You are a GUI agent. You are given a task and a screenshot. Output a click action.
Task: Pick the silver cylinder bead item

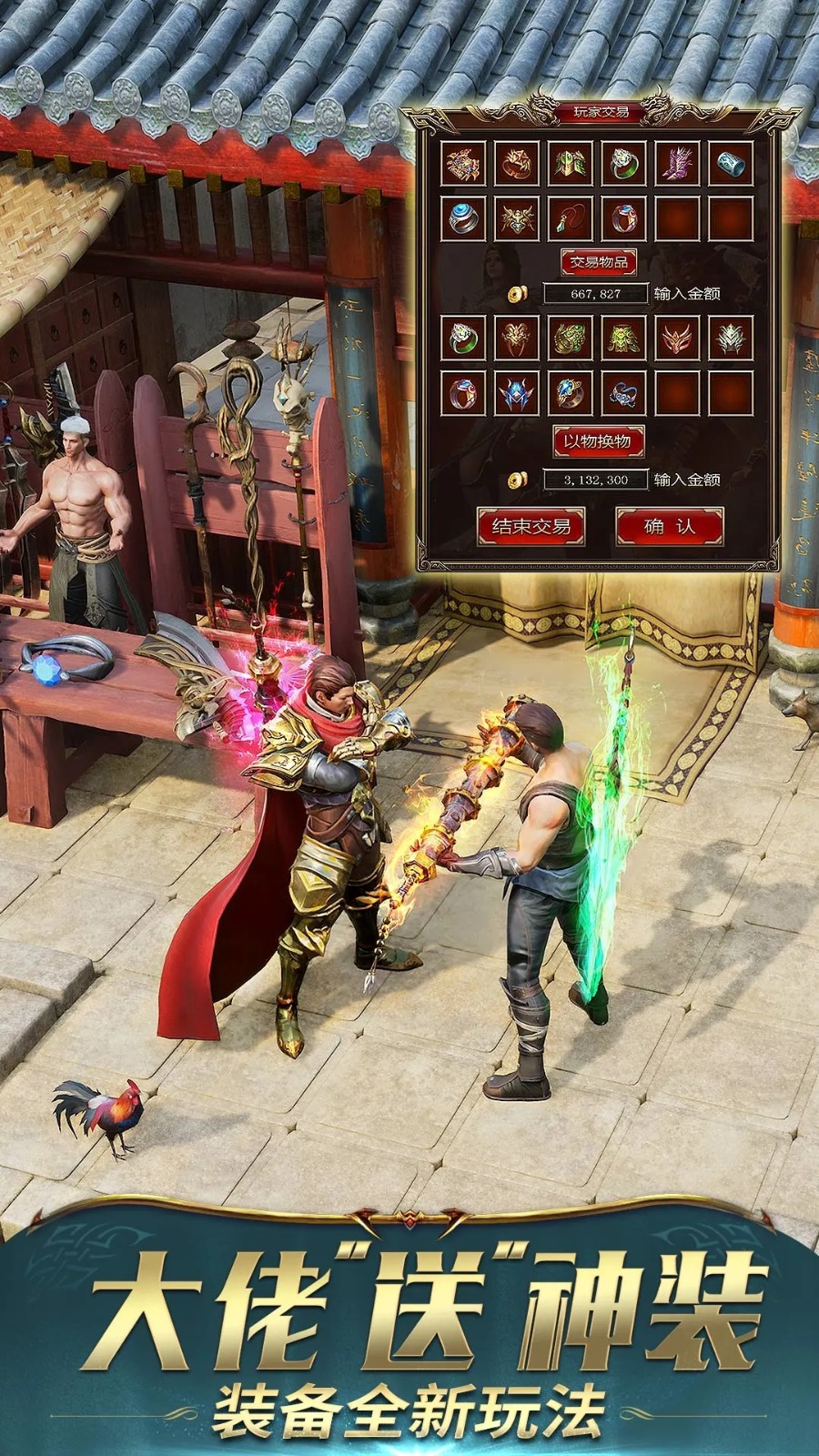click(731, 164)
